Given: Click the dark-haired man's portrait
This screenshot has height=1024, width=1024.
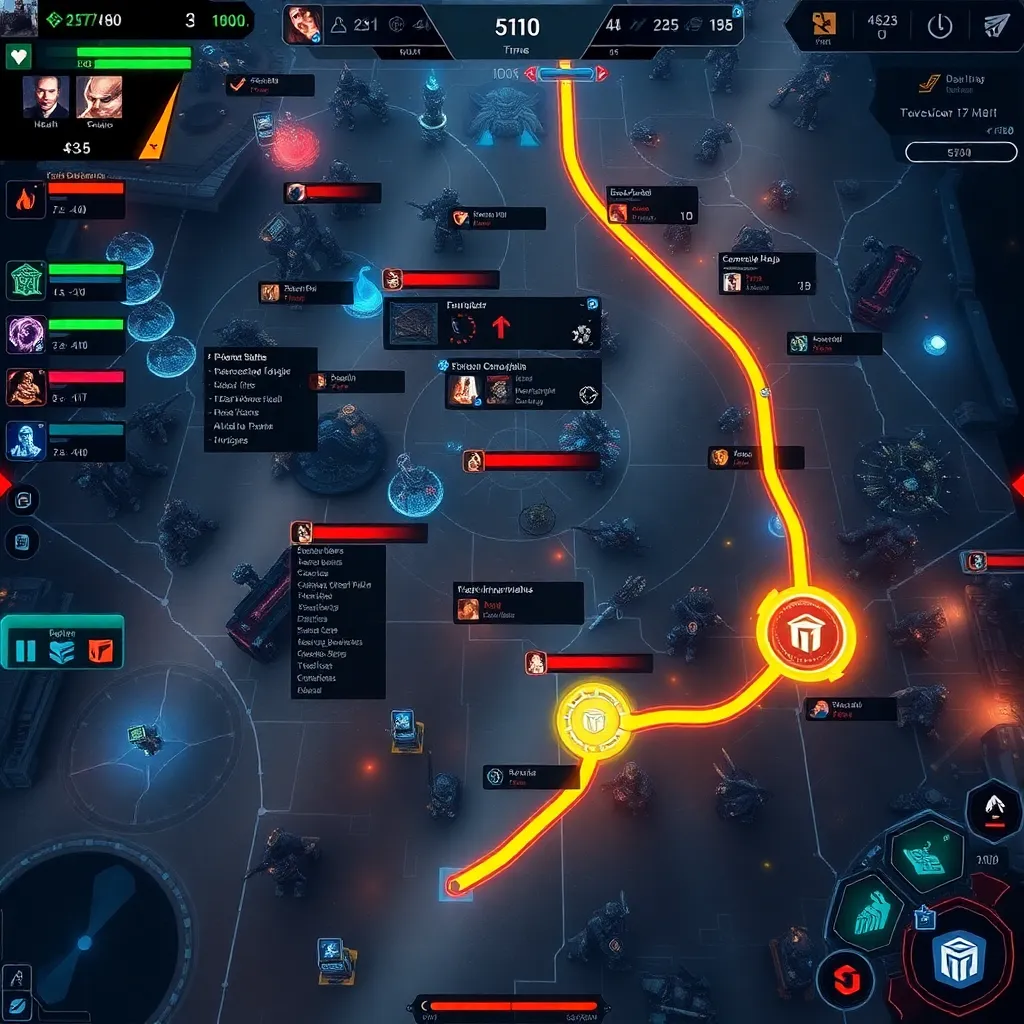Looking at the screenshot, I should (x=46, y=98).
